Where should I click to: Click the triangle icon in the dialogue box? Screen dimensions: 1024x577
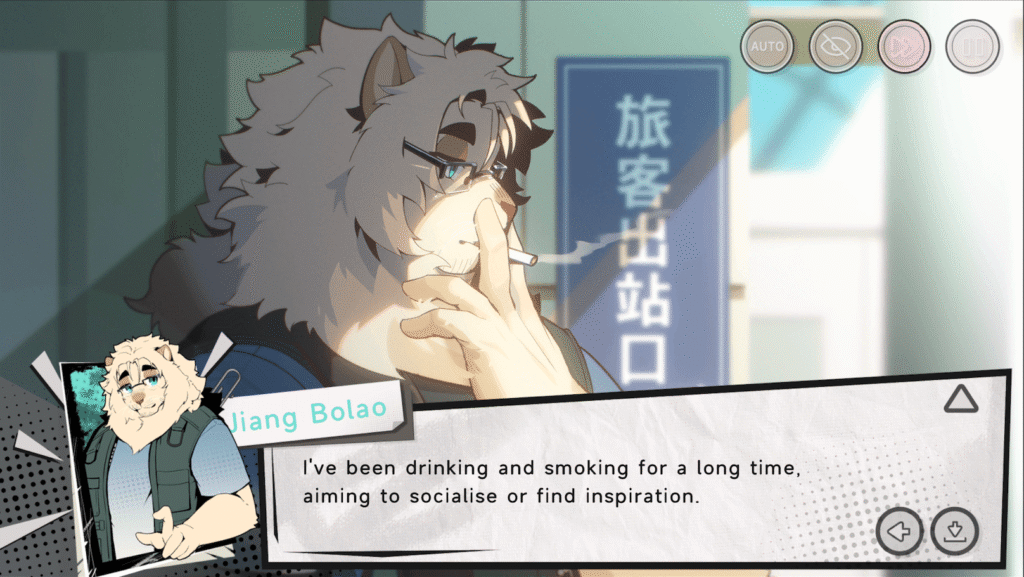coord(961,400)
